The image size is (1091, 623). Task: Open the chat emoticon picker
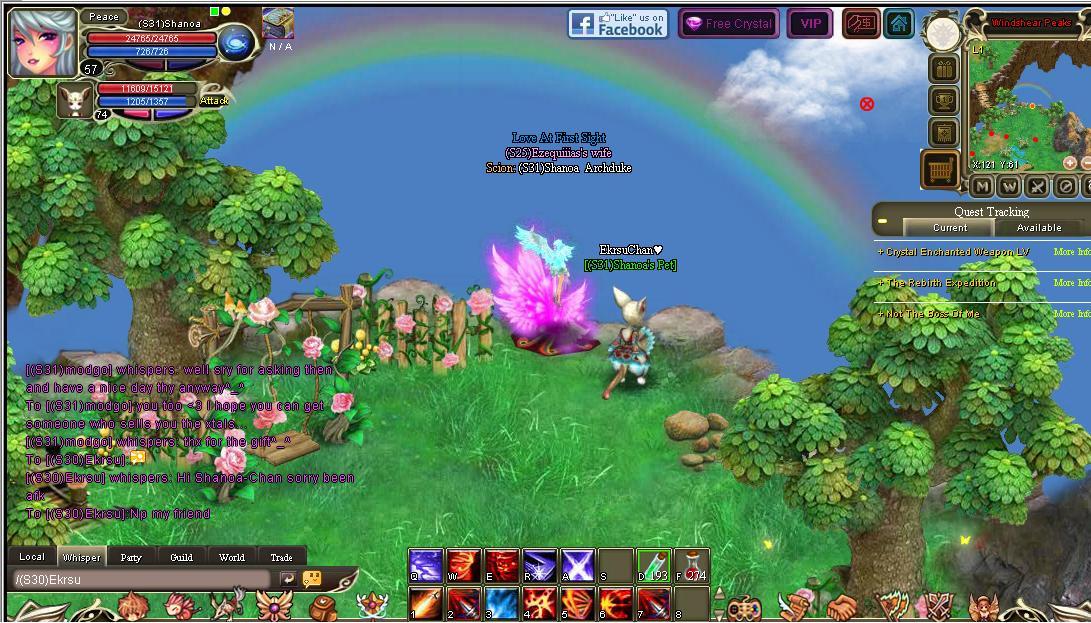click(312, 579)
